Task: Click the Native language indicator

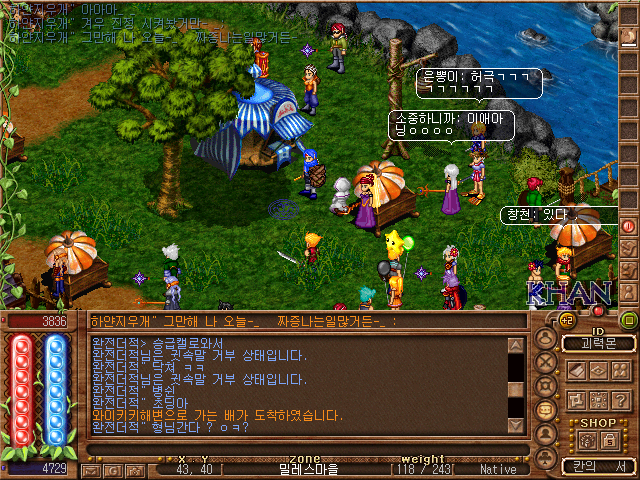Action: click(498, 468)
